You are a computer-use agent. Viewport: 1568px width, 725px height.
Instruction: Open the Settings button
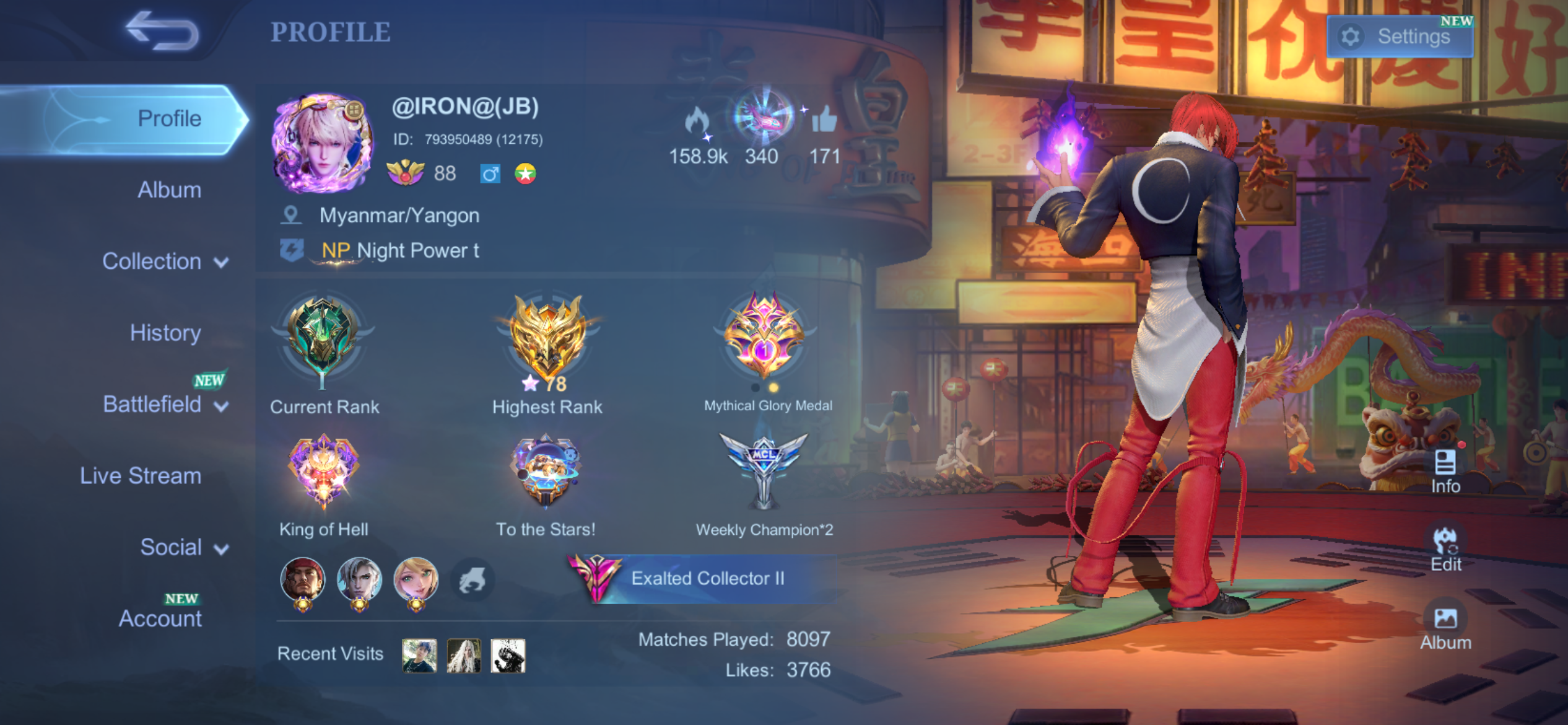1400,37
